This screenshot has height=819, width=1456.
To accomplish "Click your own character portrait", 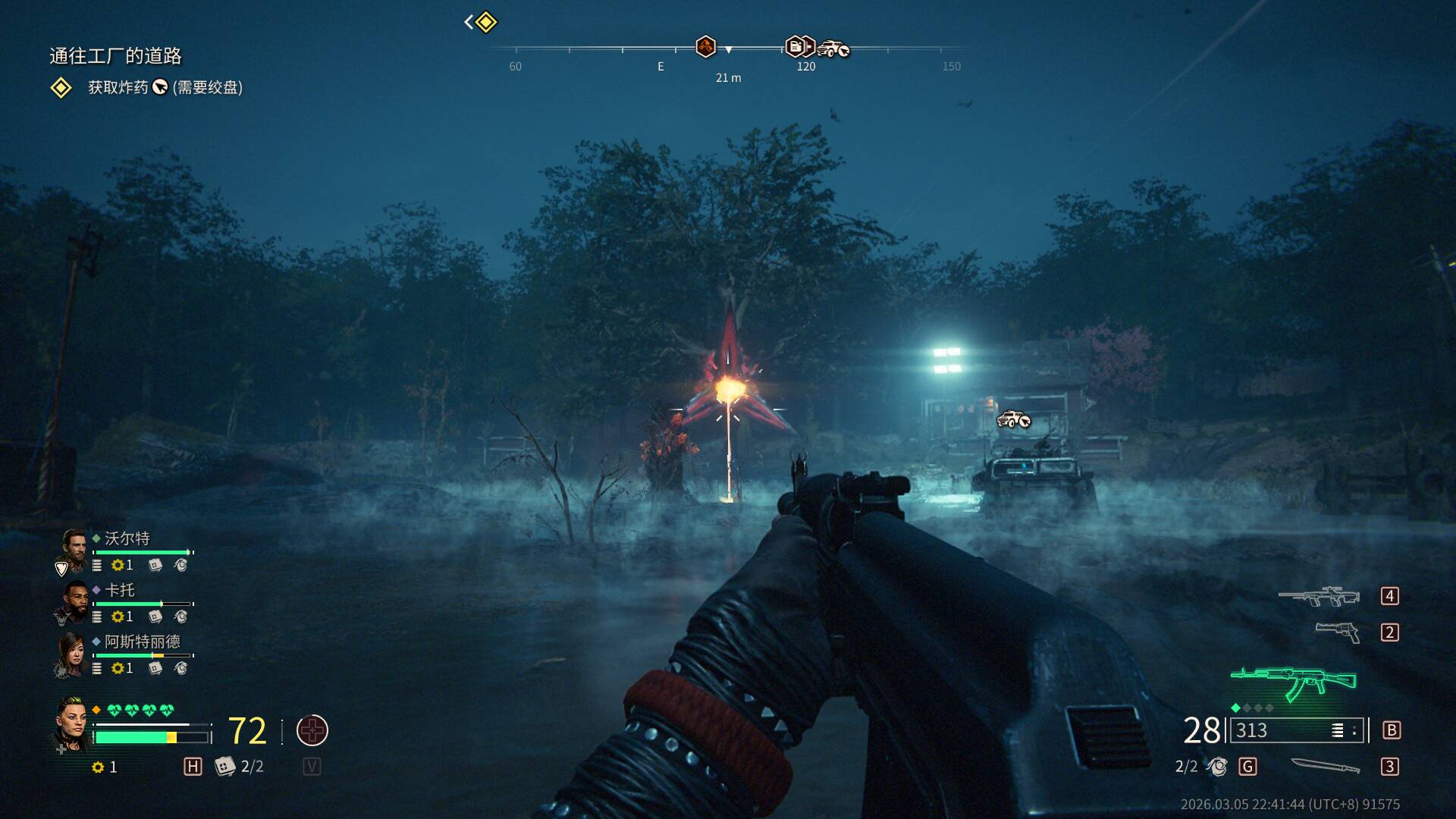I will pyautogui.click(x=74, y=724).
